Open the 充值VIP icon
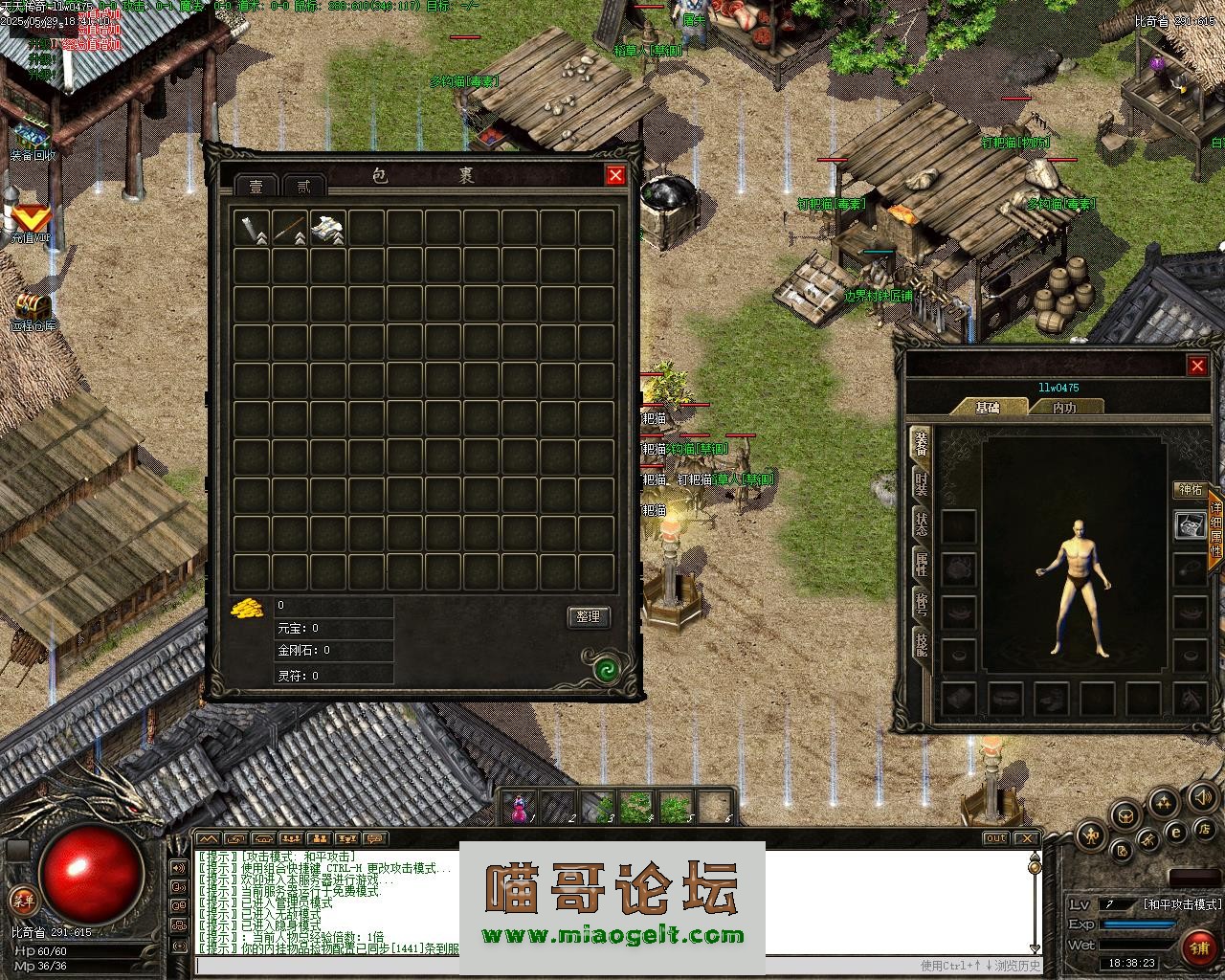Screen dimensions: 1225x980 click(x=31, y=220)
